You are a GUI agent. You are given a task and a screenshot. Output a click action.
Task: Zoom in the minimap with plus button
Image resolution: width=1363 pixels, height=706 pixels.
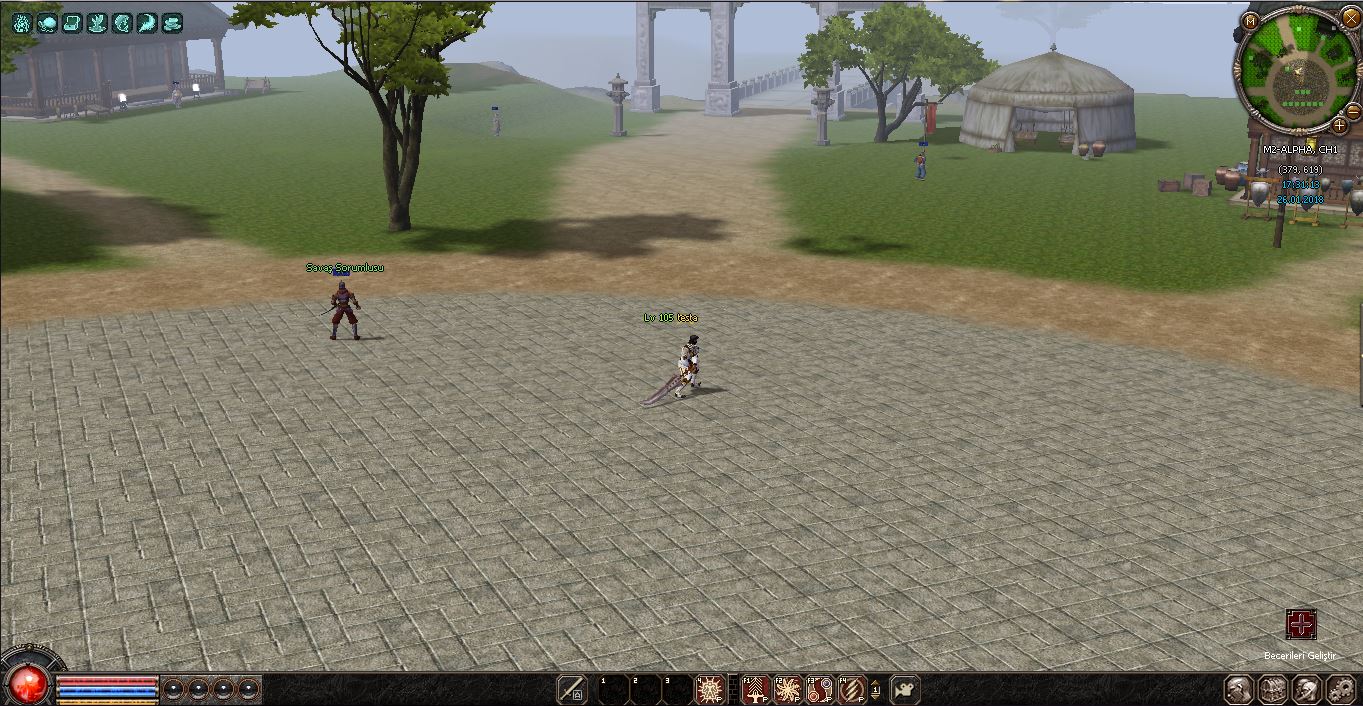coord(1340,125)
